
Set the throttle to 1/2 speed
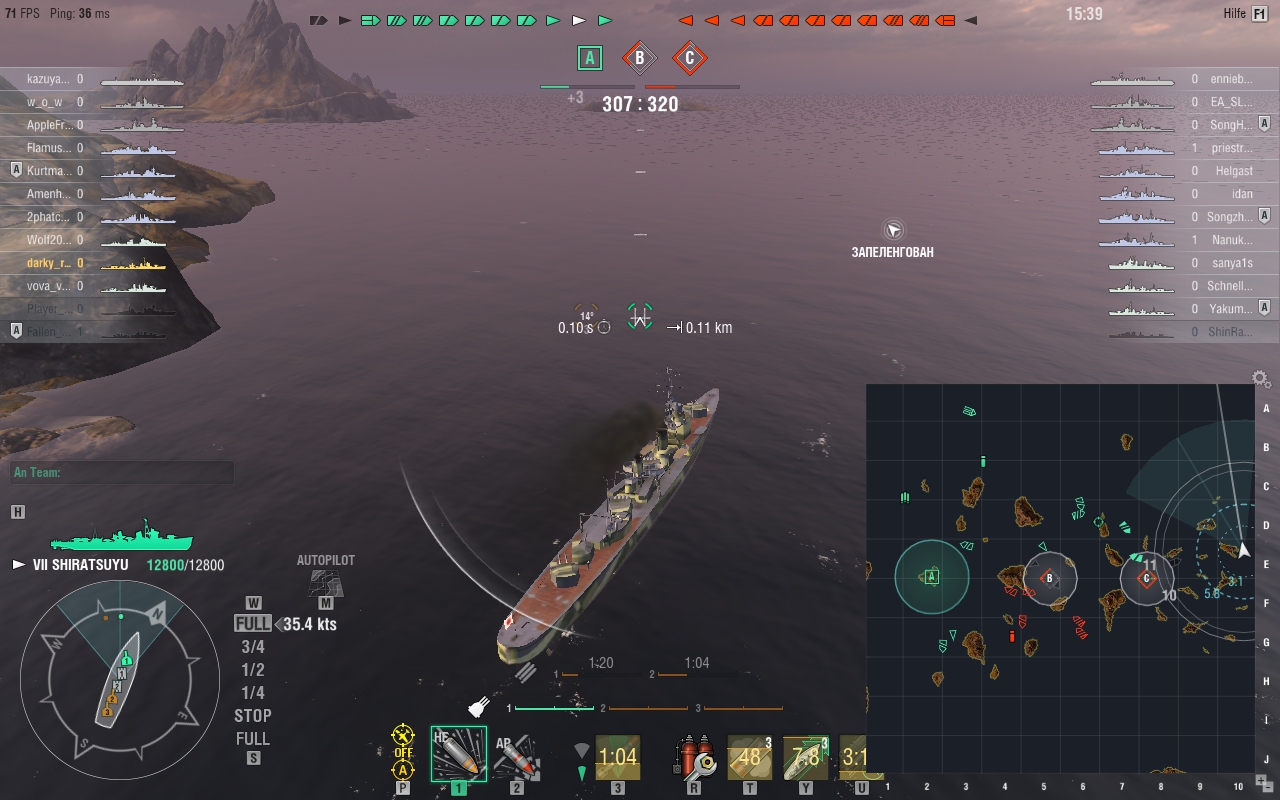(253, 669)
